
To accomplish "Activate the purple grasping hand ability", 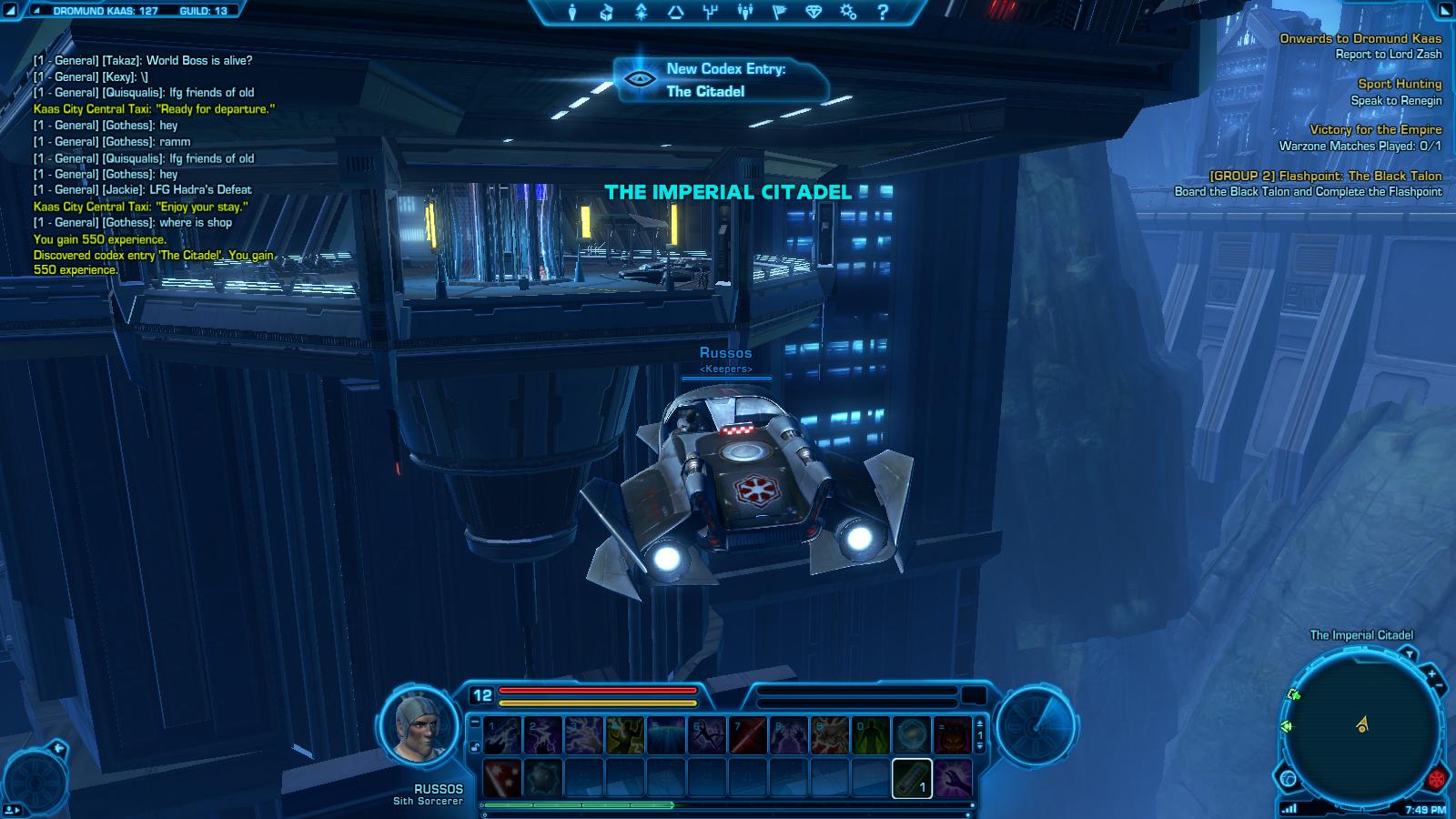I will [953, 779].
